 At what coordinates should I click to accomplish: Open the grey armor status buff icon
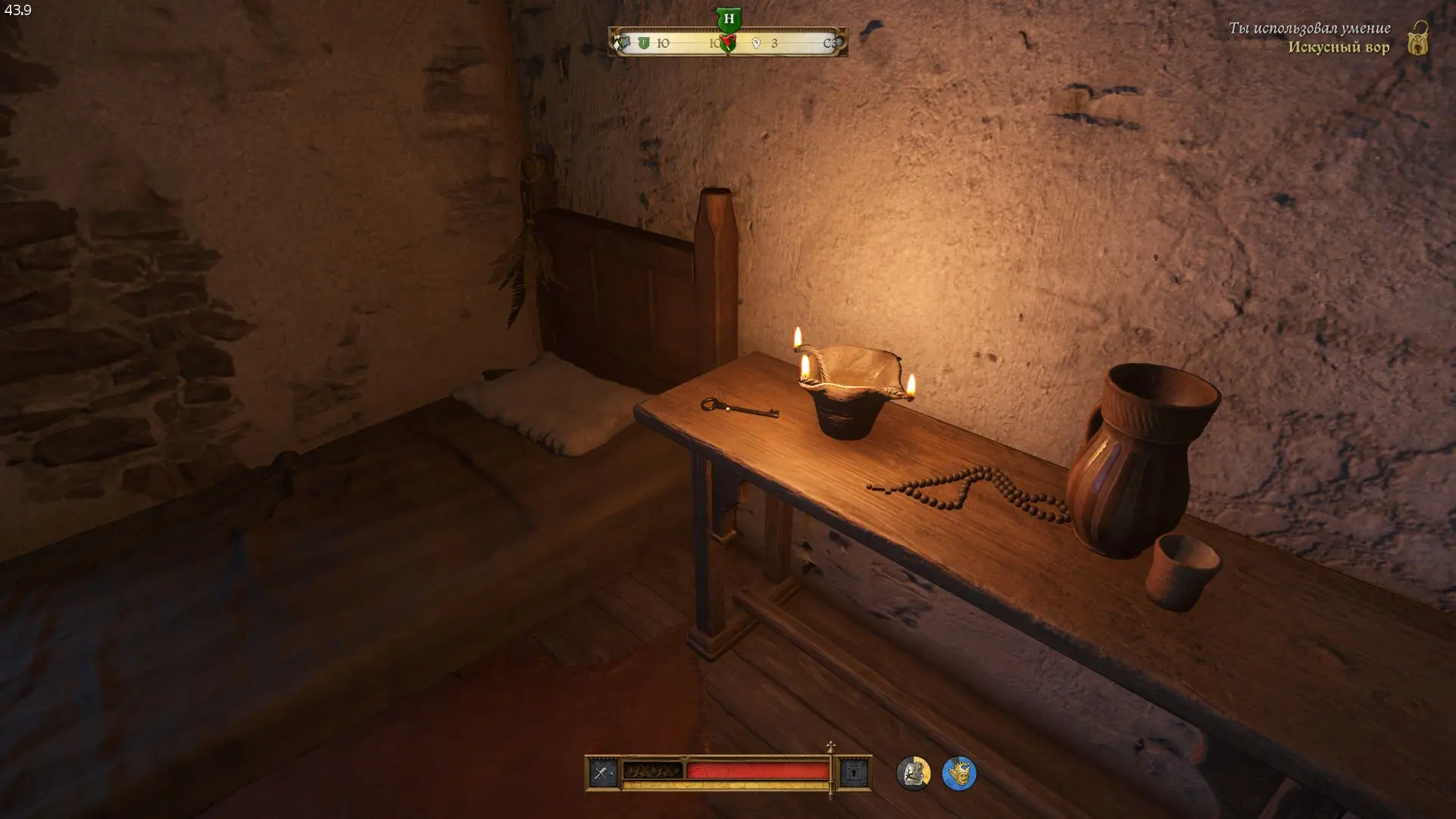pos(913,773)
